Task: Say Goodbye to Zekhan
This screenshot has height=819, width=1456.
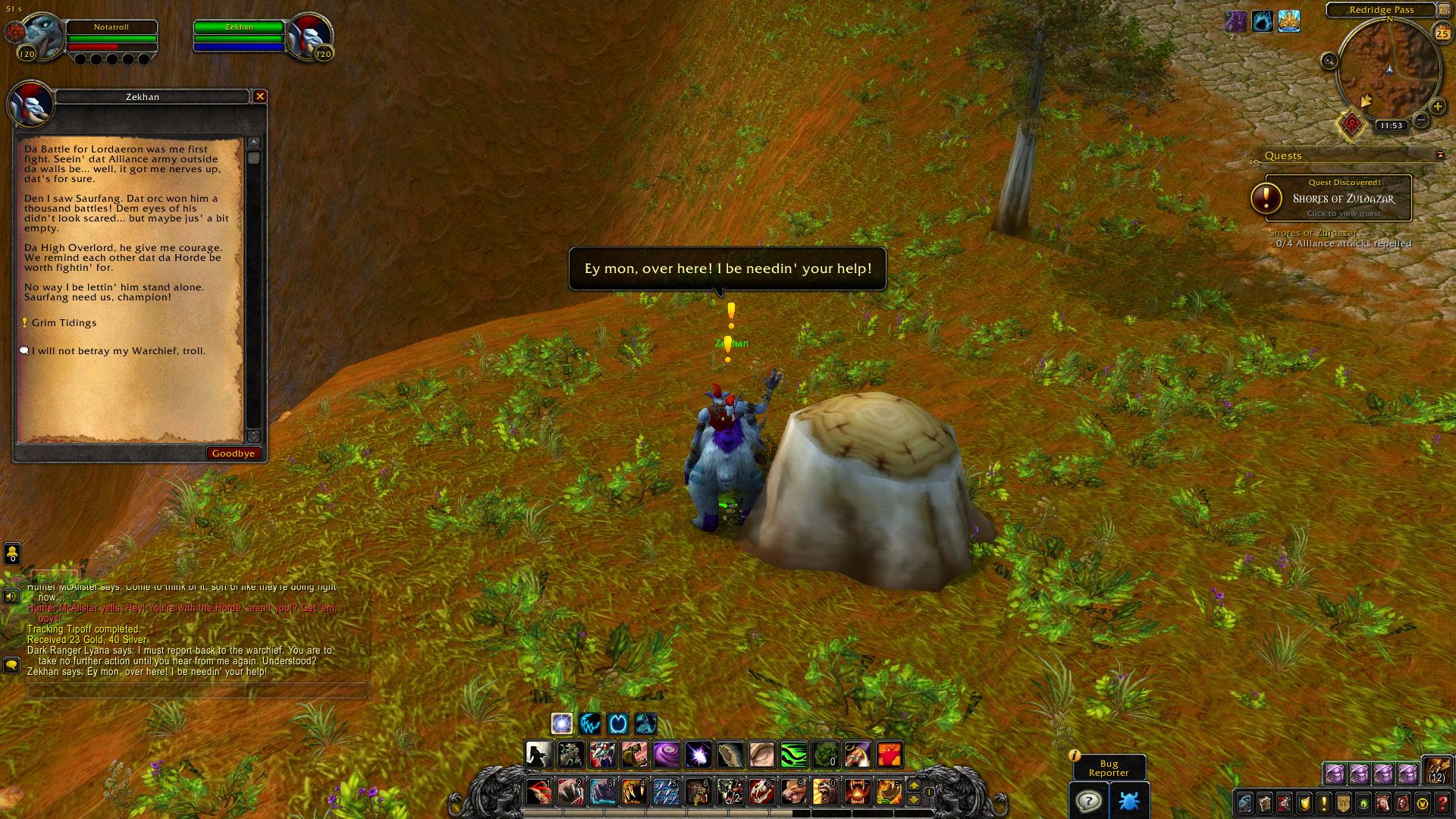Action: pyautogui.click(x=234, y=453)
